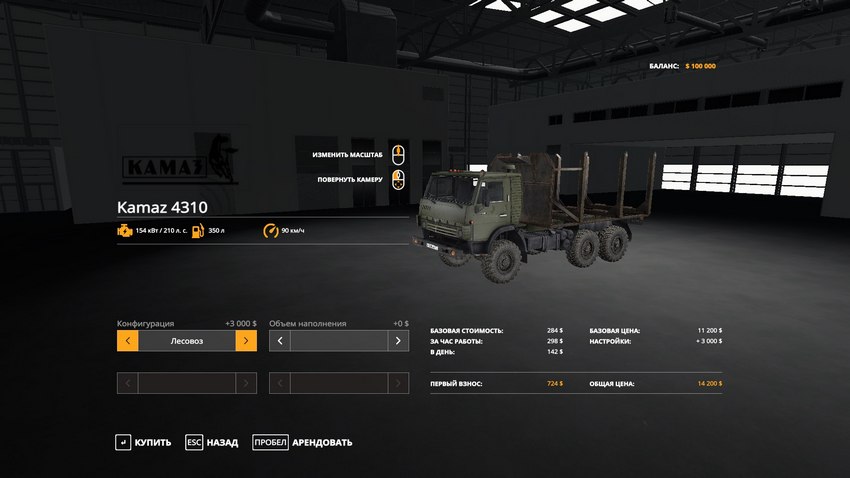Lease the truck with Арендовать
This screenshot has height=478, width=850.
[x=302, y=442]
